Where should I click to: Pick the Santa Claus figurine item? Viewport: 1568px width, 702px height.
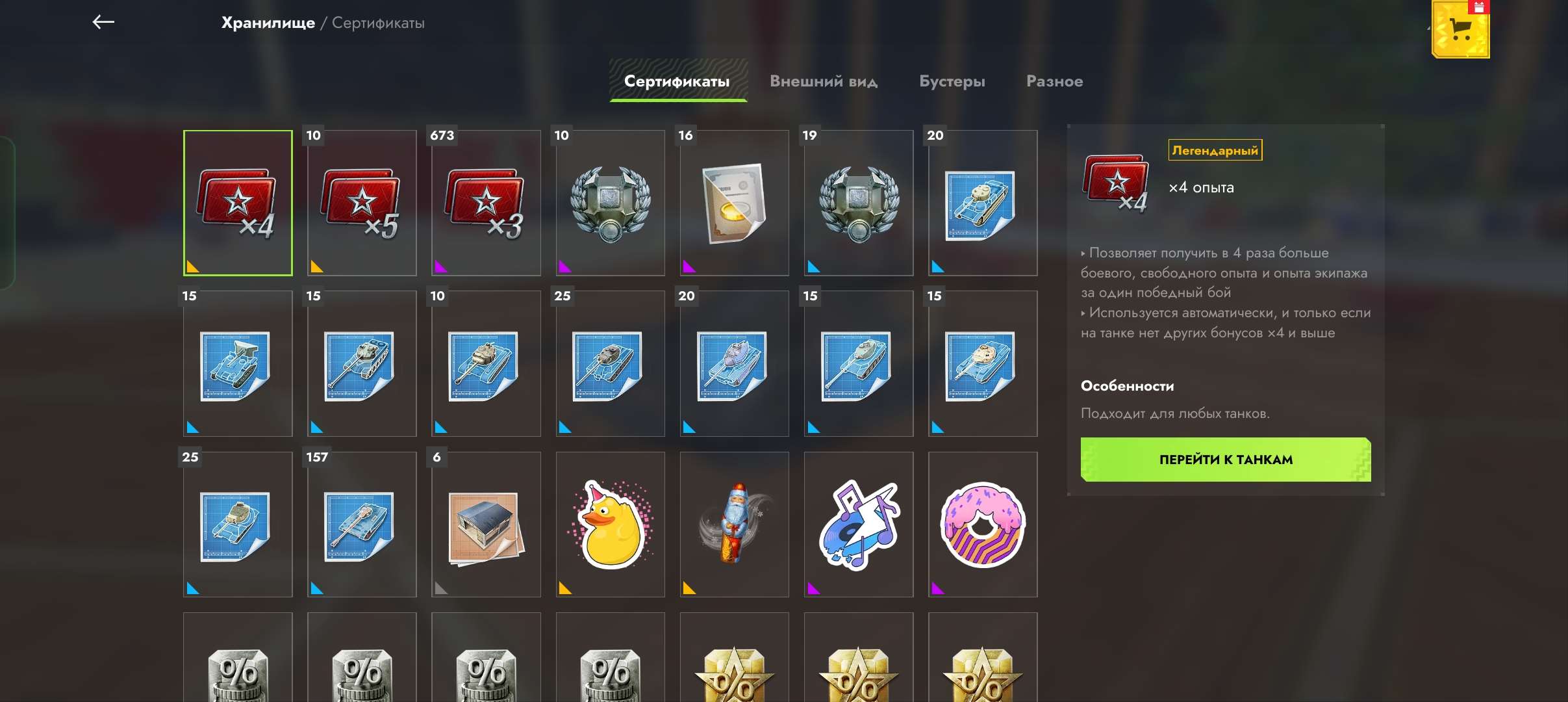click(x=734, y=525)
